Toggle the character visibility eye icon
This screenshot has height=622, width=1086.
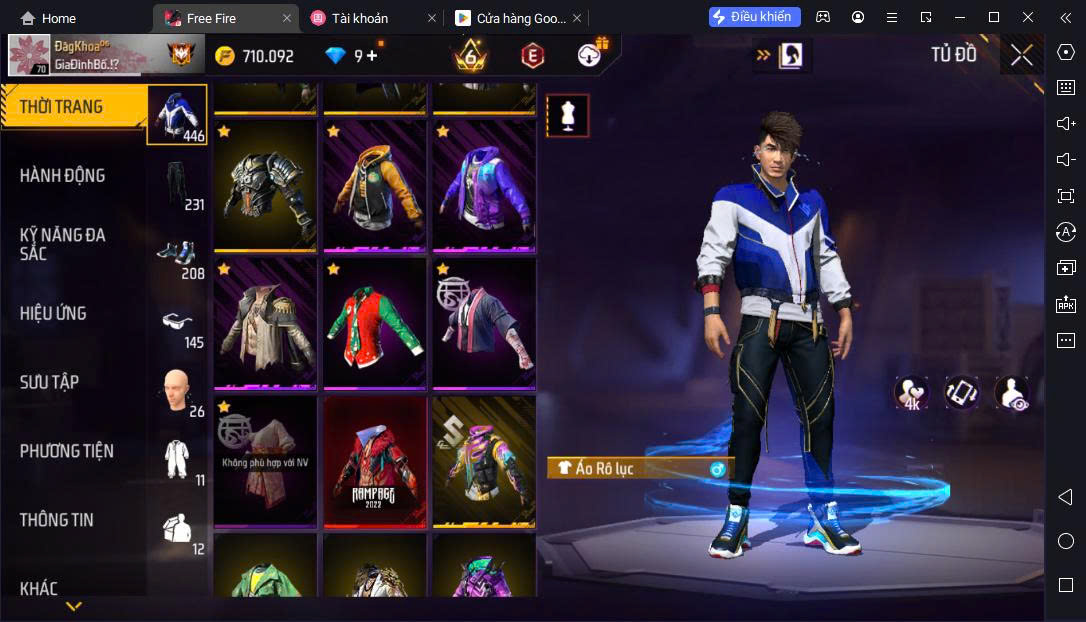pyautogui.click(x=1011, y=393)
